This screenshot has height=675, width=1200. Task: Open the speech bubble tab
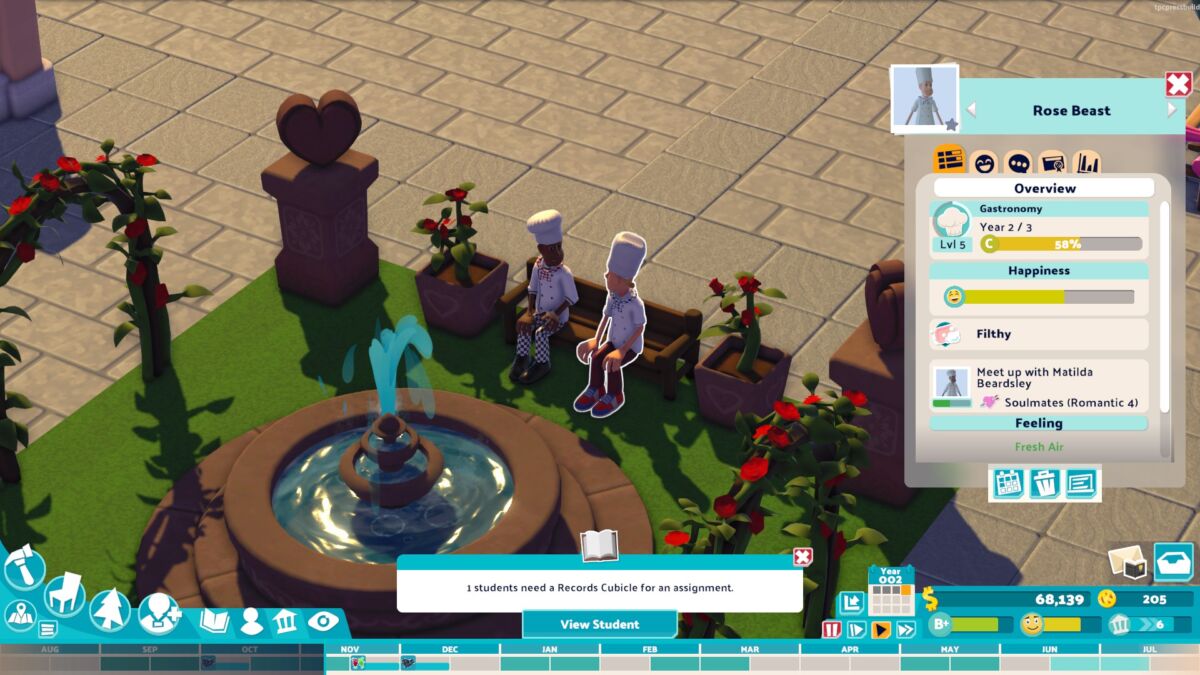1018,162
